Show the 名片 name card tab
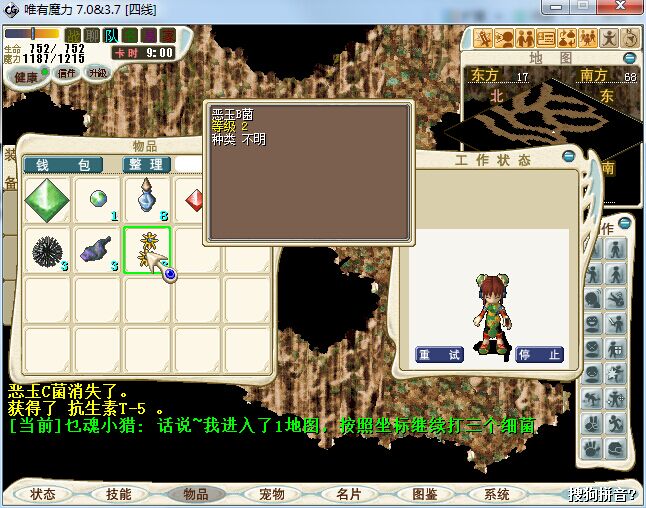 348,494
